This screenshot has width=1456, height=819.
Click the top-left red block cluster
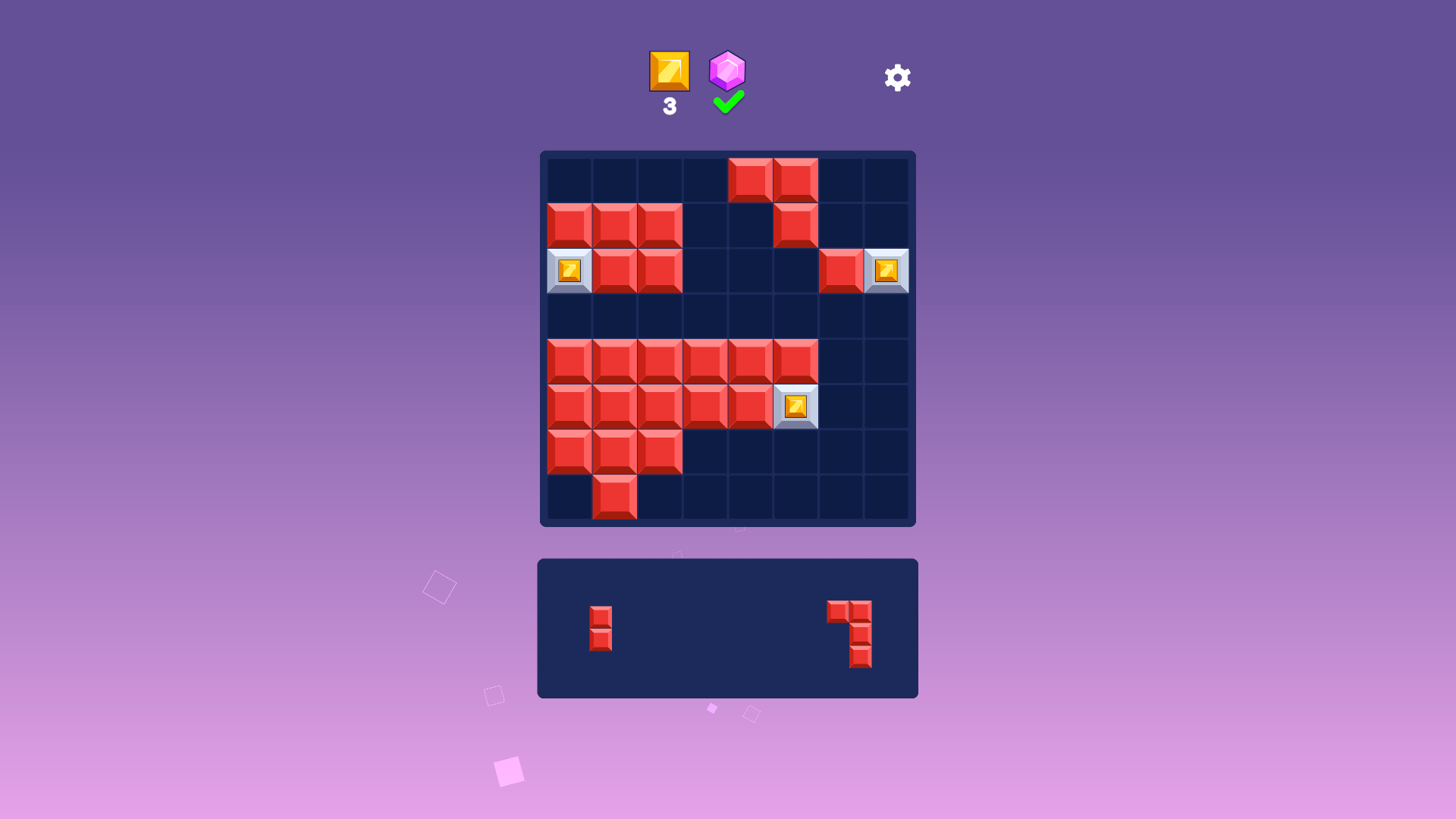[614, 224]
